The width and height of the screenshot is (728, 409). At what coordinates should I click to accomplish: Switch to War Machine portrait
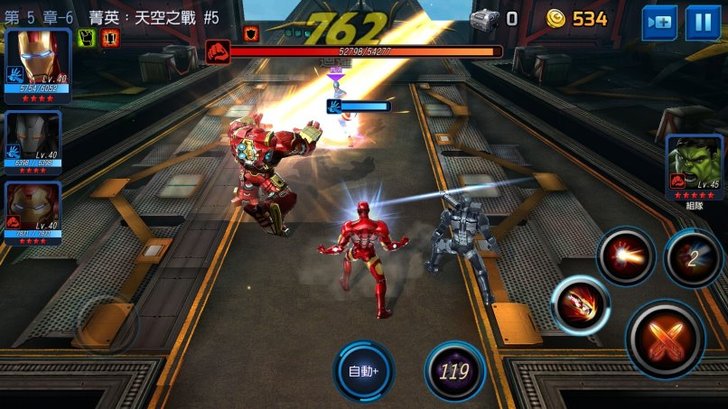tap(33, 140)
